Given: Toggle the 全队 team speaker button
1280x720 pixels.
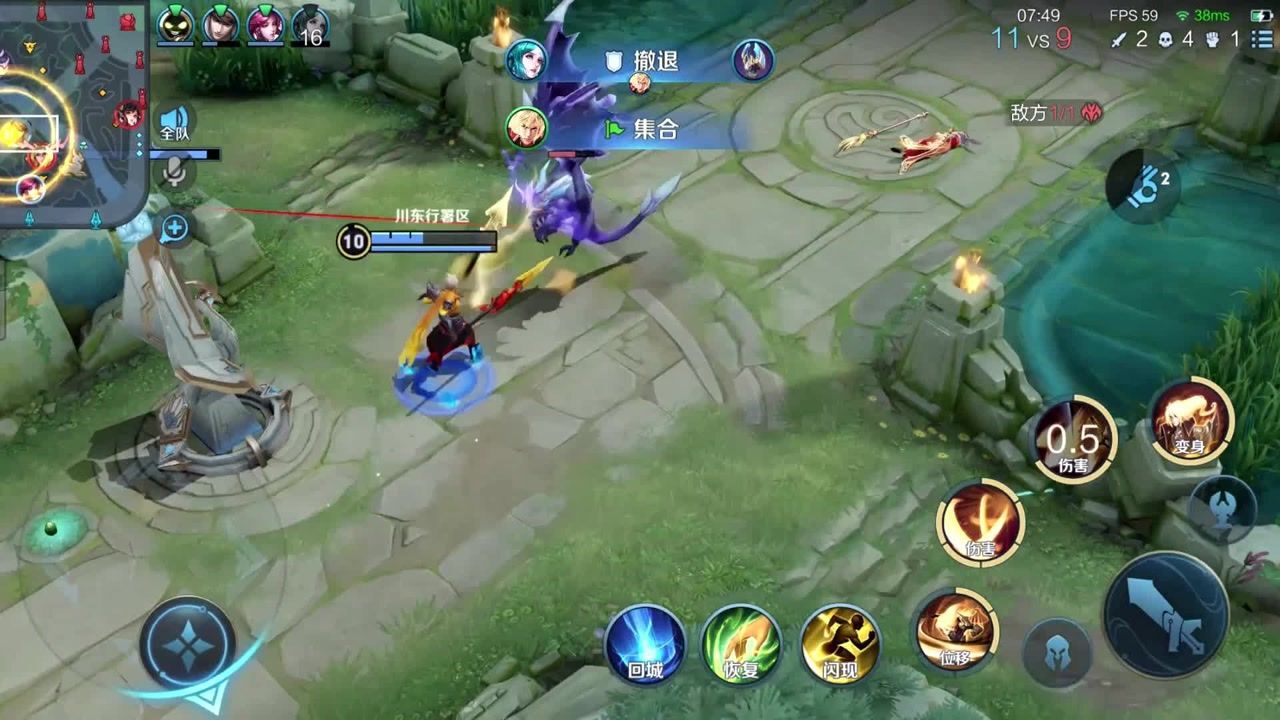Looking at the screenshot, I should 175,123.
